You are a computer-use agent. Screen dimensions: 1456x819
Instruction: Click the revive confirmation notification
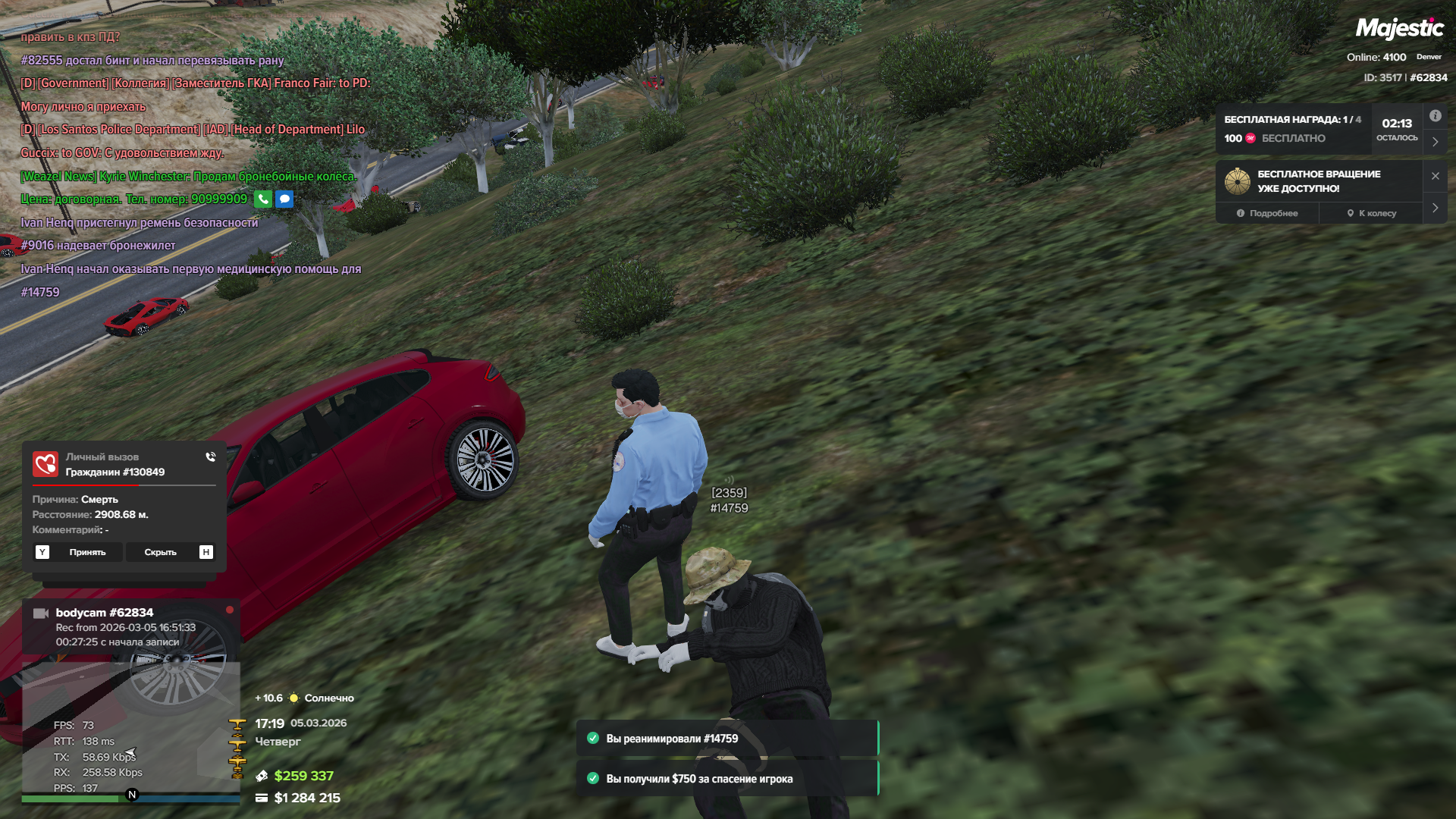tap(726, 739)
